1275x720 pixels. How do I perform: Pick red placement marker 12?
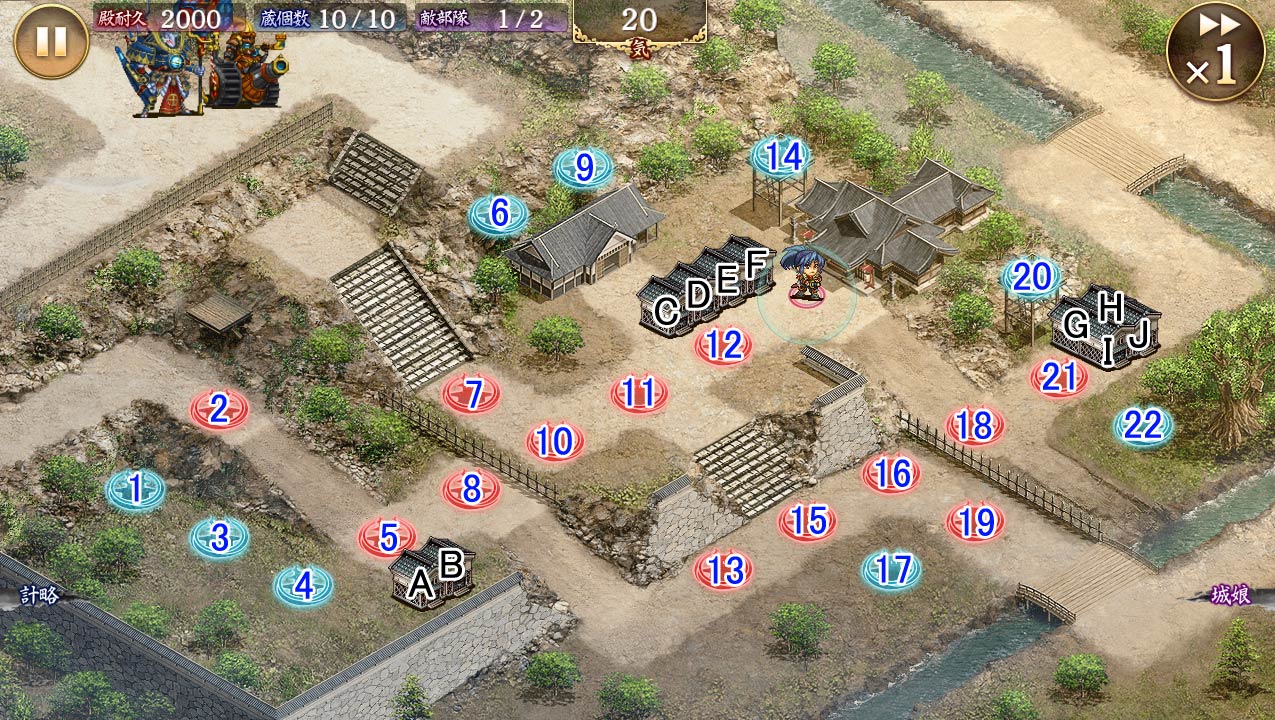pyautogui.click(x=723, y=346)
